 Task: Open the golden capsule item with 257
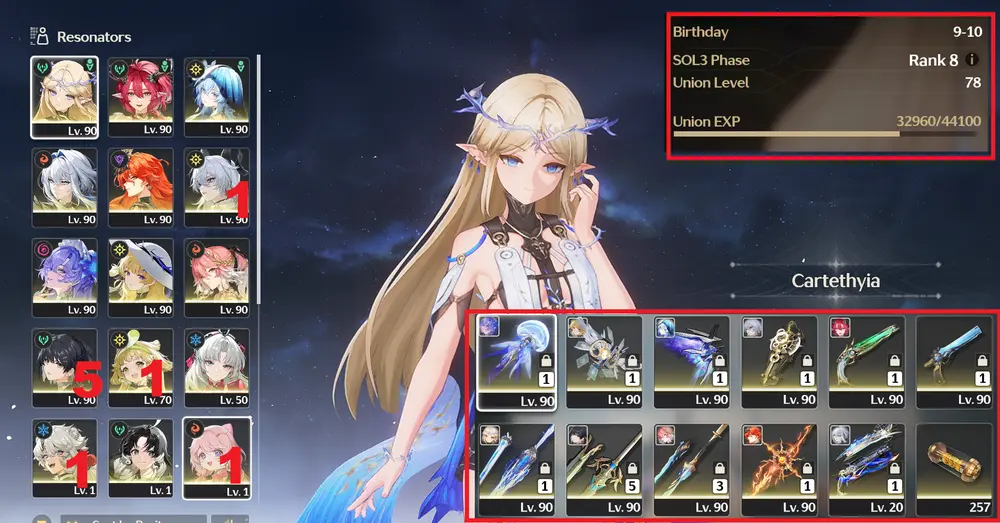pyautogui.click(x=953, y=468)
